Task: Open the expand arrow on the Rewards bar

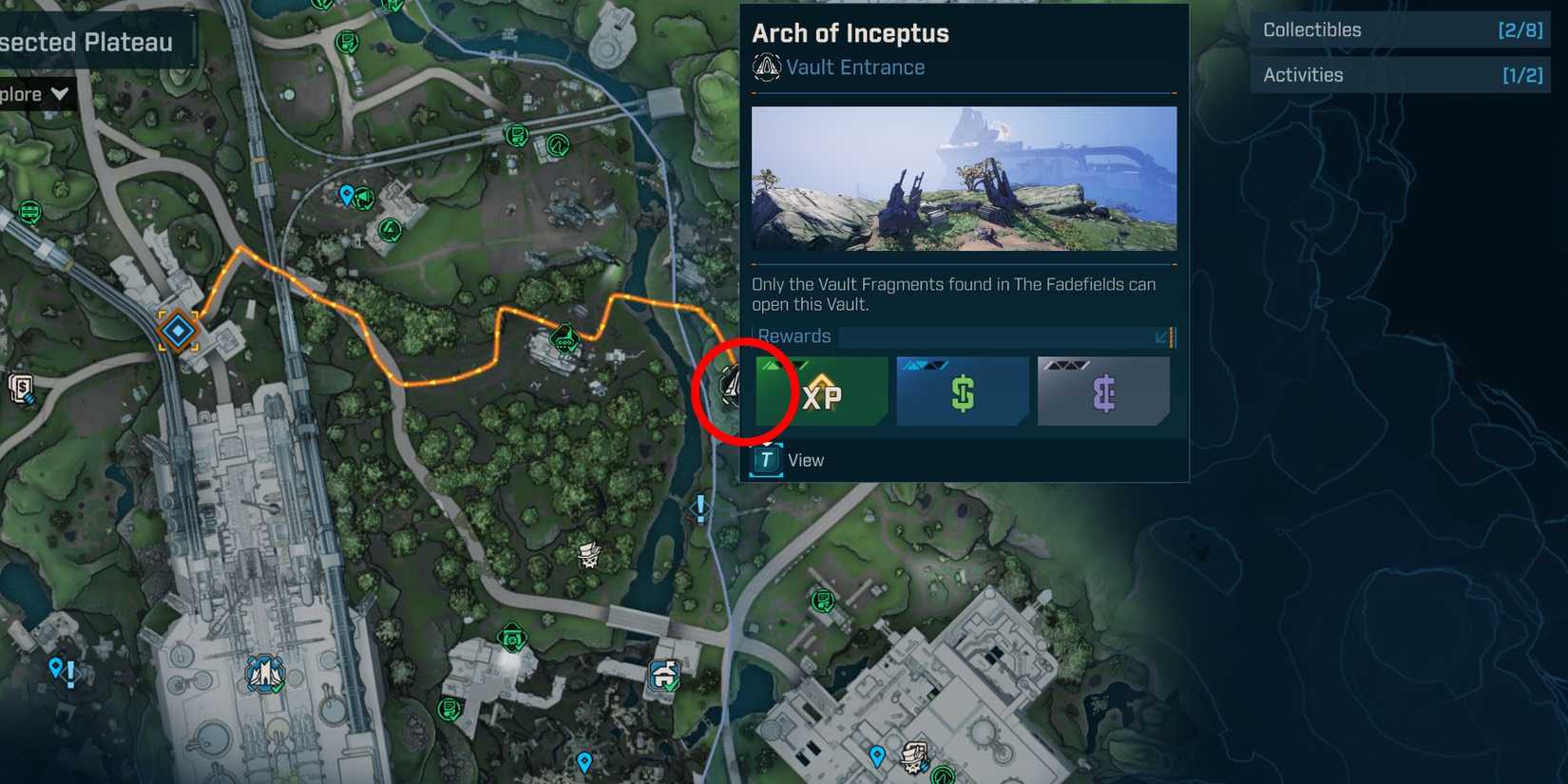Action: coord(1161,336)
